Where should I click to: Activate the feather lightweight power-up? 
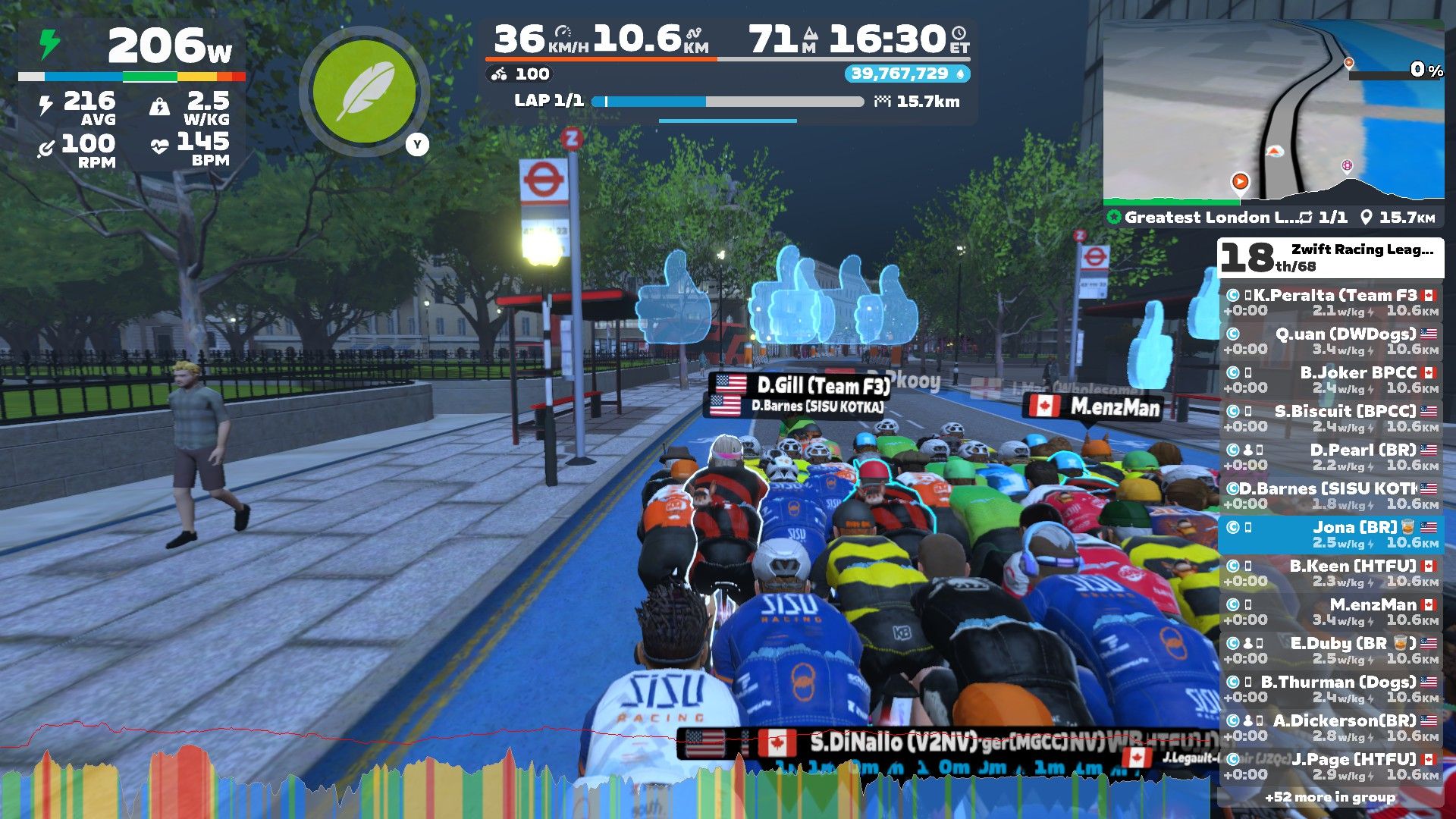pyautogui.click(x=365, y=92)
